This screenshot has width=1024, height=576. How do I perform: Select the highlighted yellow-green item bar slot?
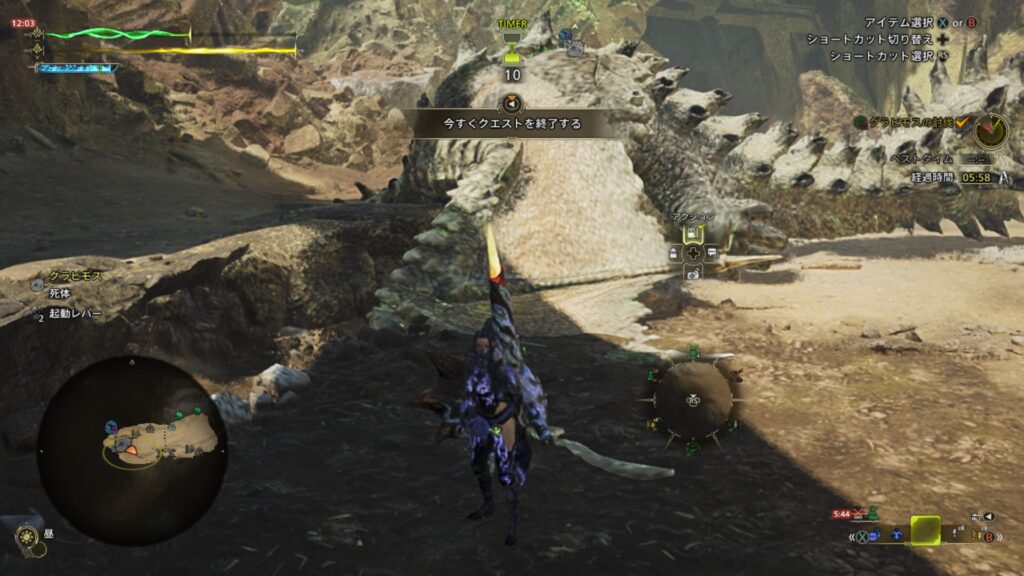point(925,531)
